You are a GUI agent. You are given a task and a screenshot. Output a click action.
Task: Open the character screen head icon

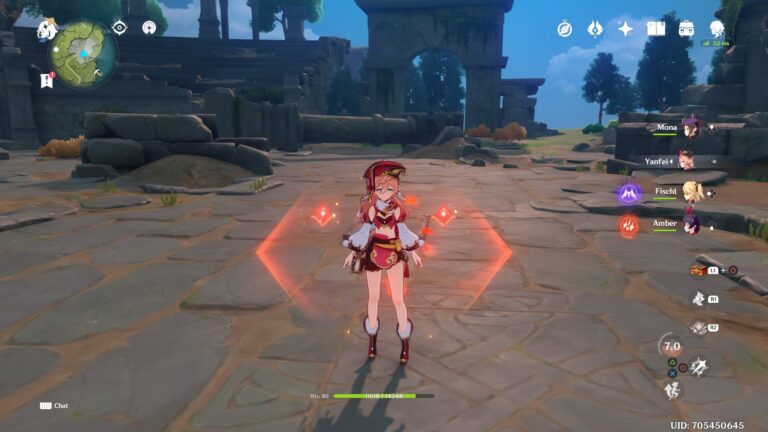pos(717,29)
